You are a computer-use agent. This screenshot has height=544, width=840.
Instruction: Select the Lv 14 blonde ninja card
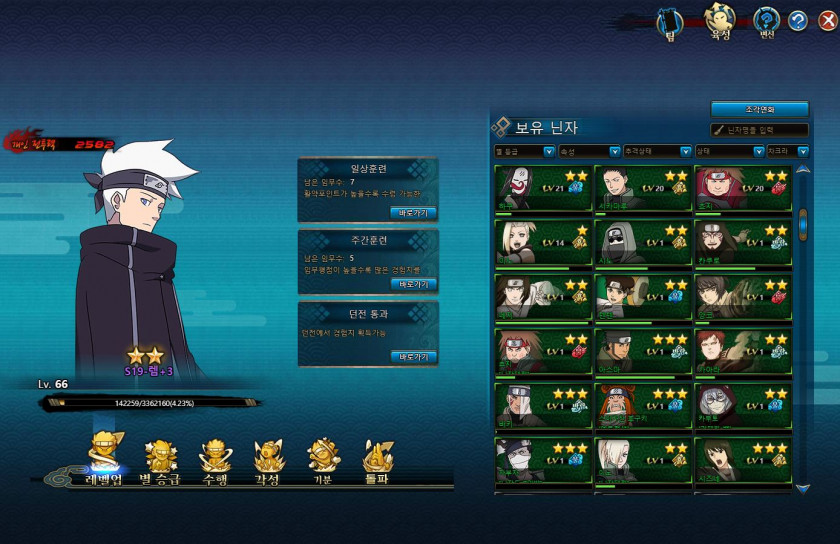(542, 241)
